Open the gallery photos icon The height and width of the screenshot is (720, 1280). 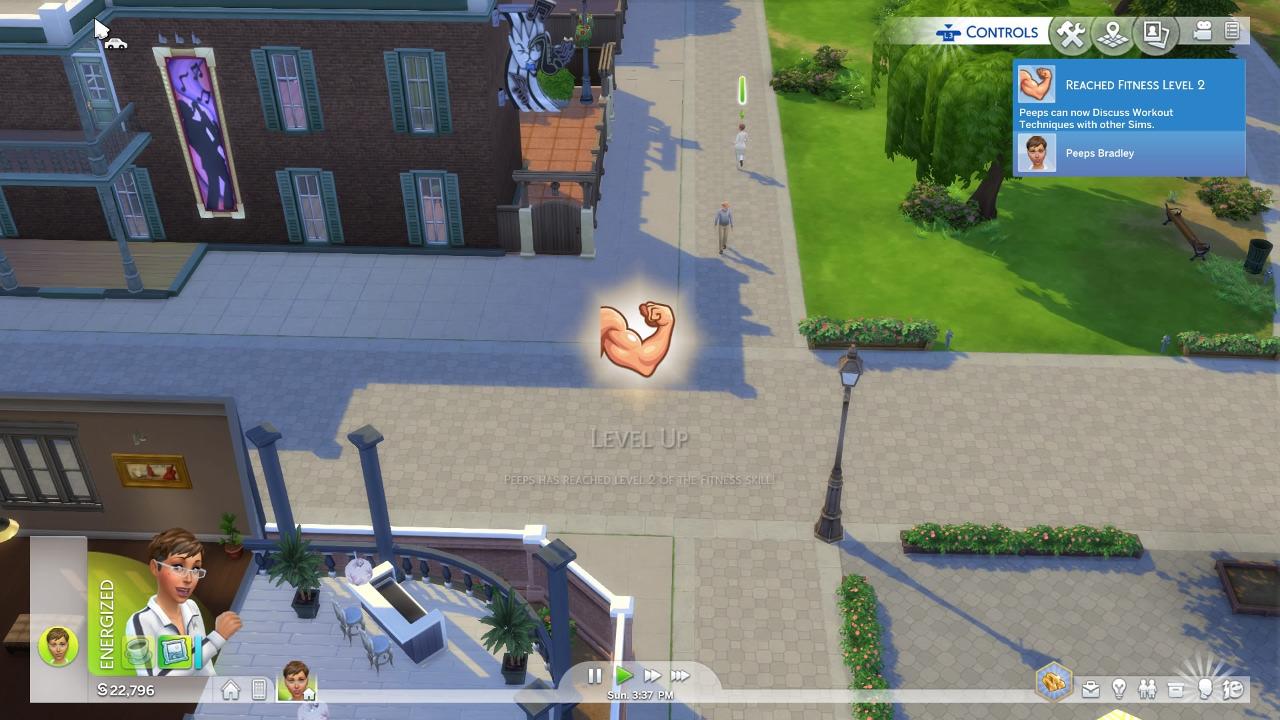click(x=1156, y=35)
